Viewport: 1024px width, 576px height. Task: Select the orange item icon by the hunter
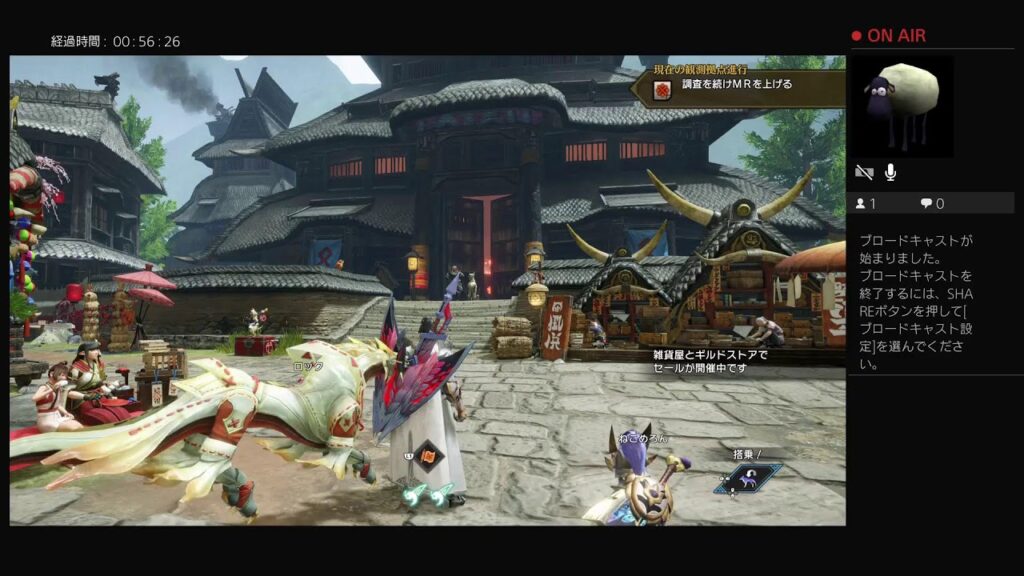pyautogui.click(x=427, y=456)
